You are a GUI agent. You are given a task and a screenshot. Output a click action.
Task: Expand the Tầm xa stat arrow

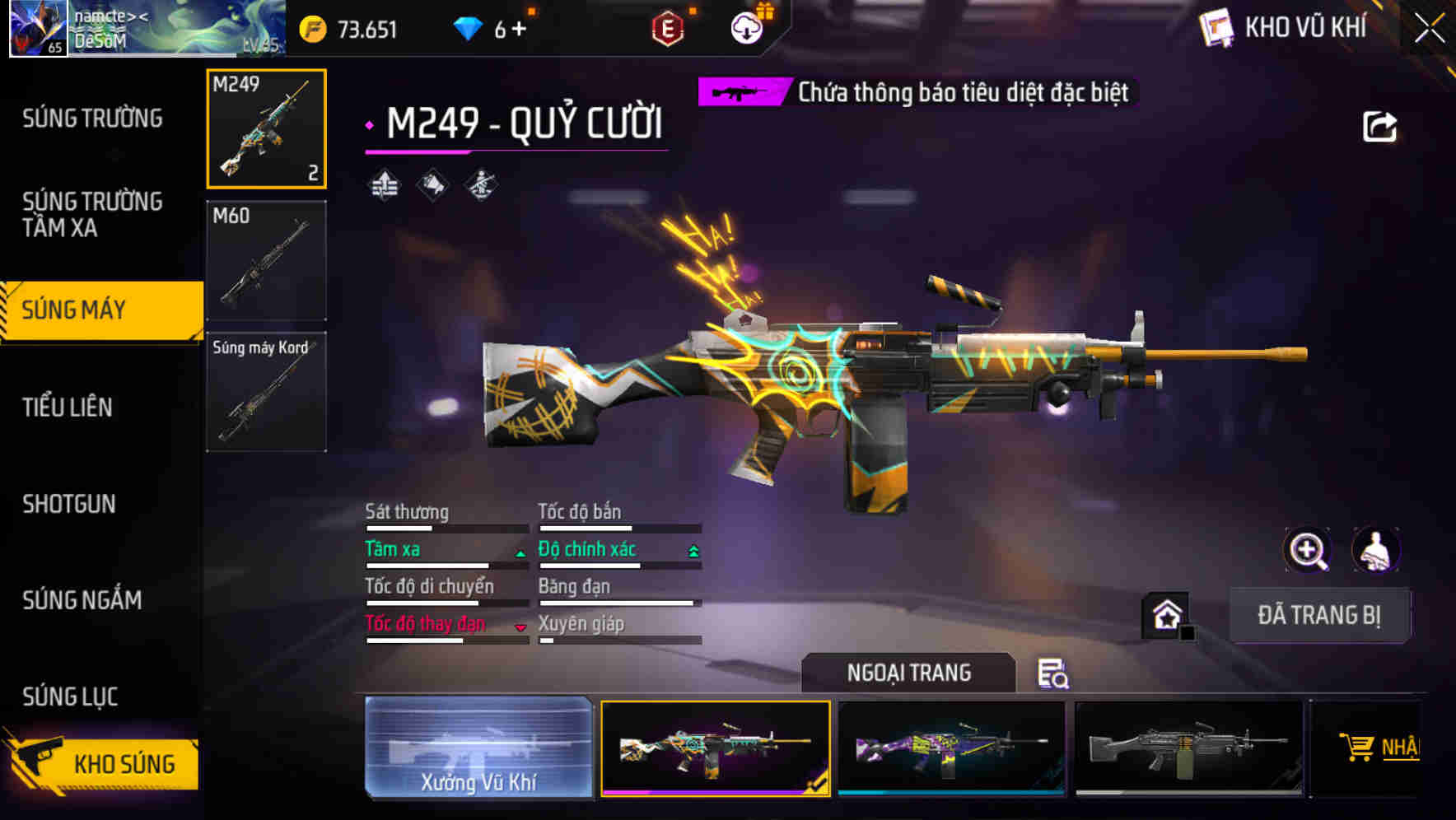tap(520, 552)
